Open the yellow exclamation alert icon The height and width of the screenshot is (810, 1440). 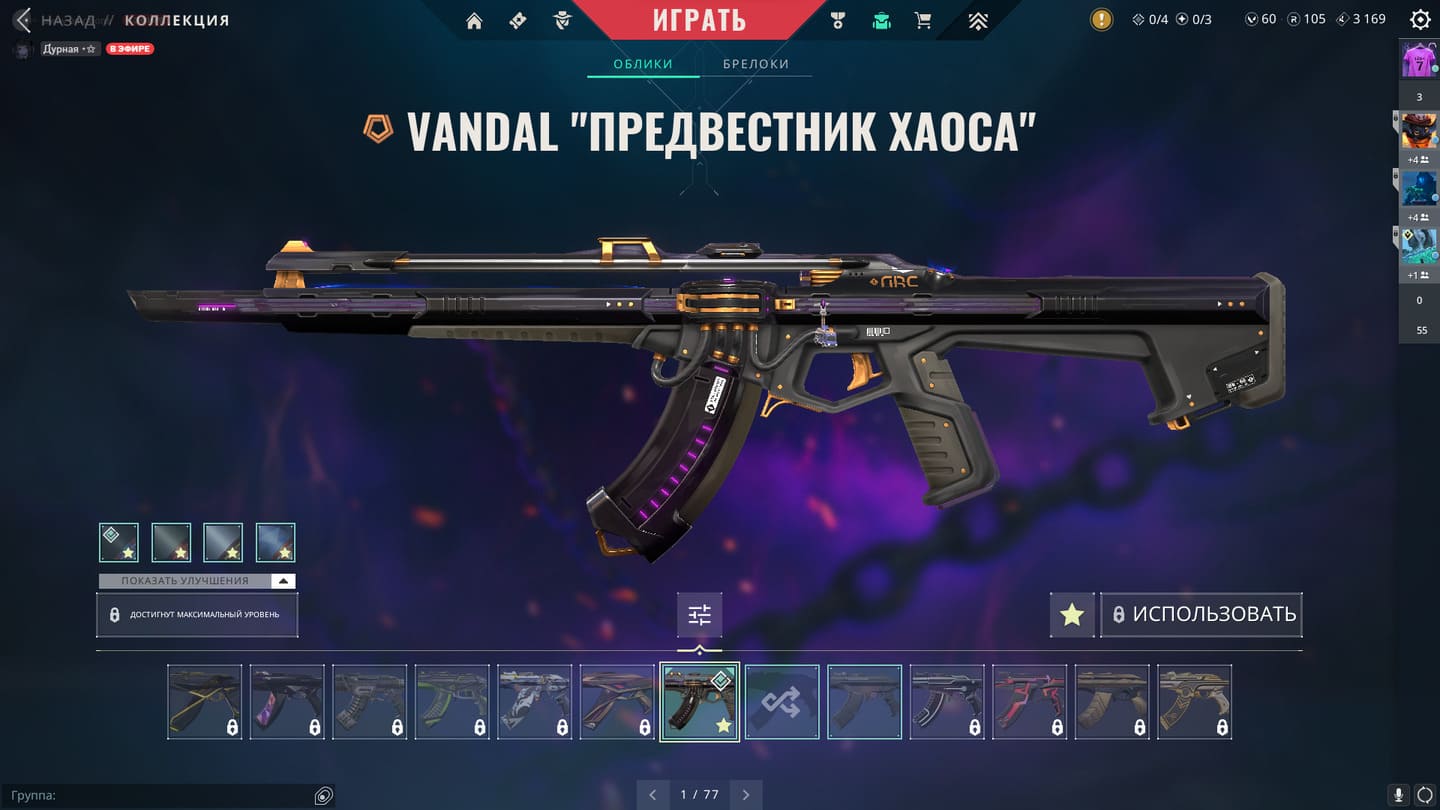tap(1101, 19)
